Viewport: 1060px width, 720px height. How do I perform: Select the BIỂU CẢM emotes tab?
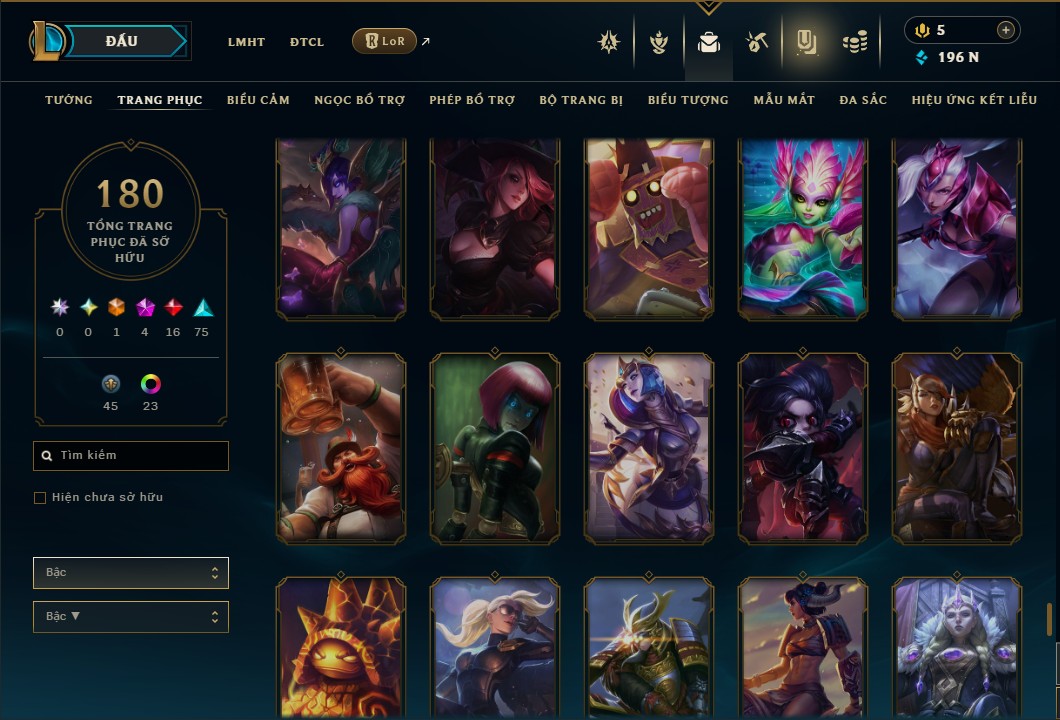point(258,100)
